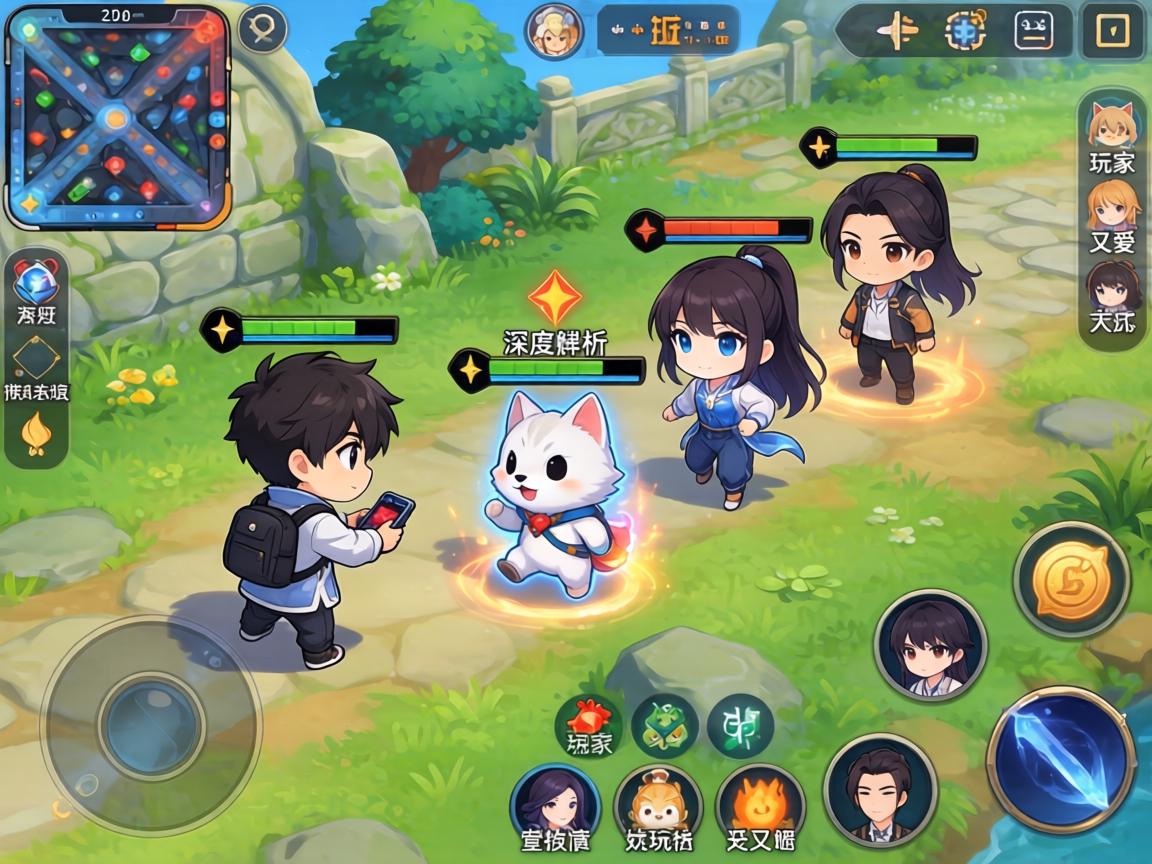Trigger the blue crystal blade attack button
1152x864 pixels.
point(1061,758)
